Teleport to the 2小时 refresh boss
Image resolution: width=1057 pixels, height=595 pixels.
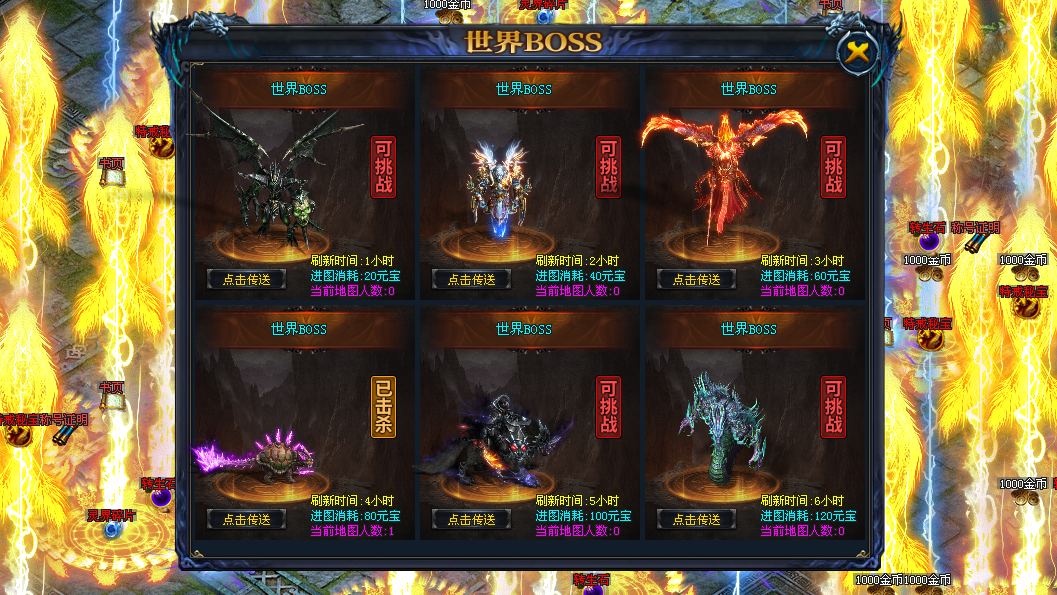coord(471,279)
